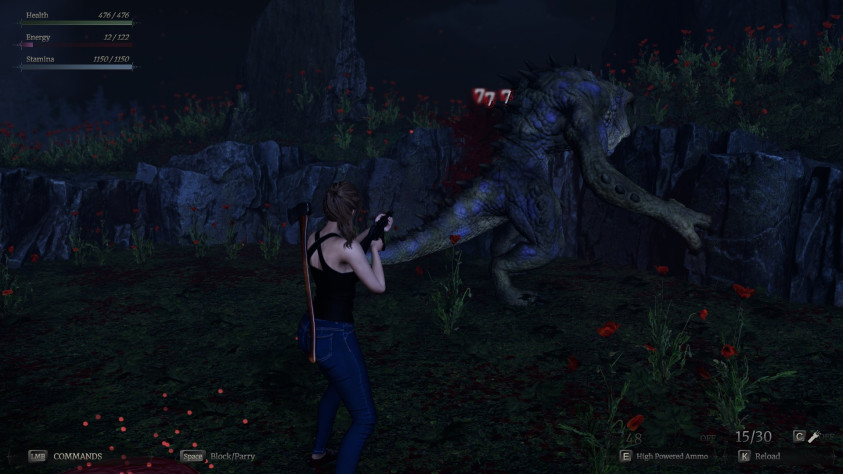Toggle the flashlight icon
The width and height of the screenshot is (843, 474).
816,436
